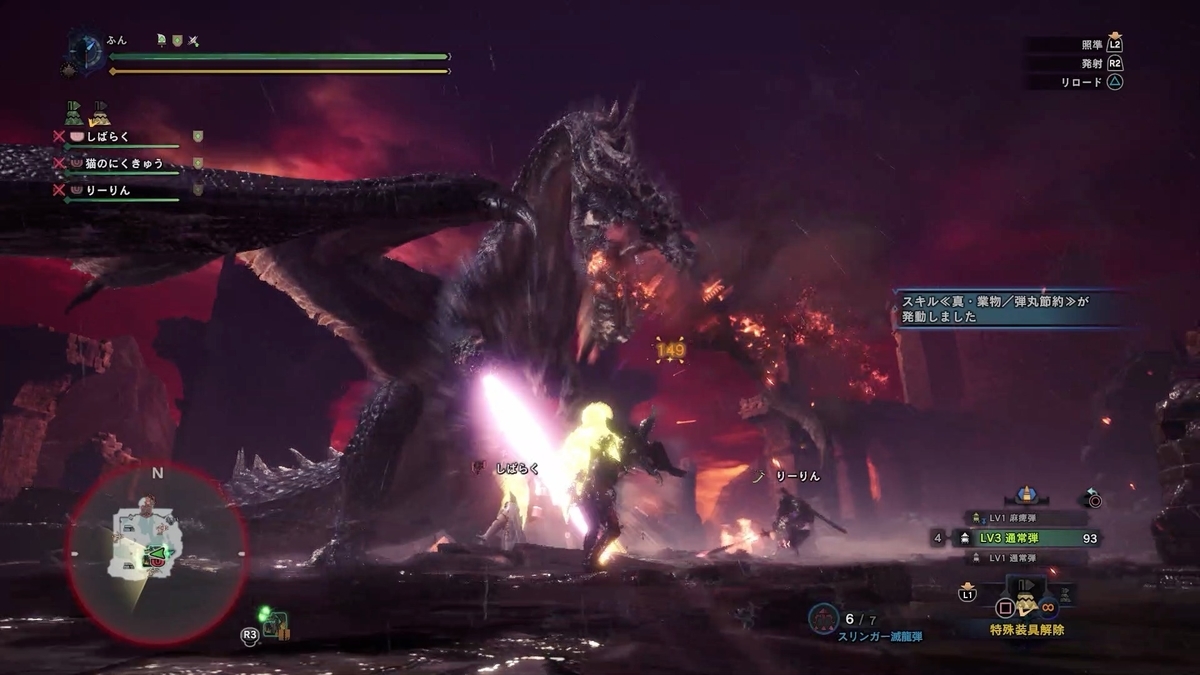Select the 特殊装具解除 mantle item slot
This screenshot has width=1200, height=675.
coord(1026,604)
